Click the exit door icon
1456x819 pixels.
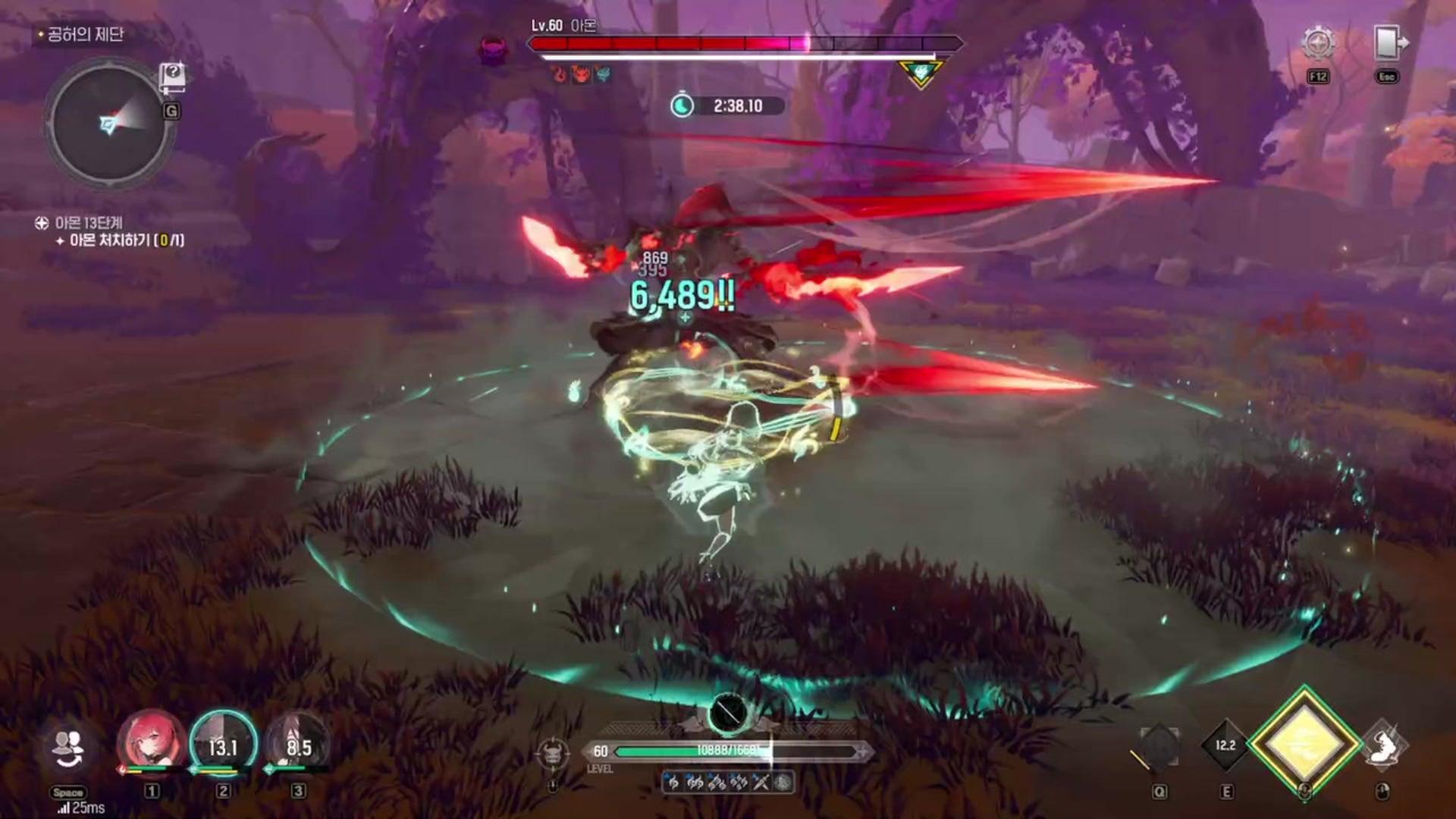coord(1389,42)
